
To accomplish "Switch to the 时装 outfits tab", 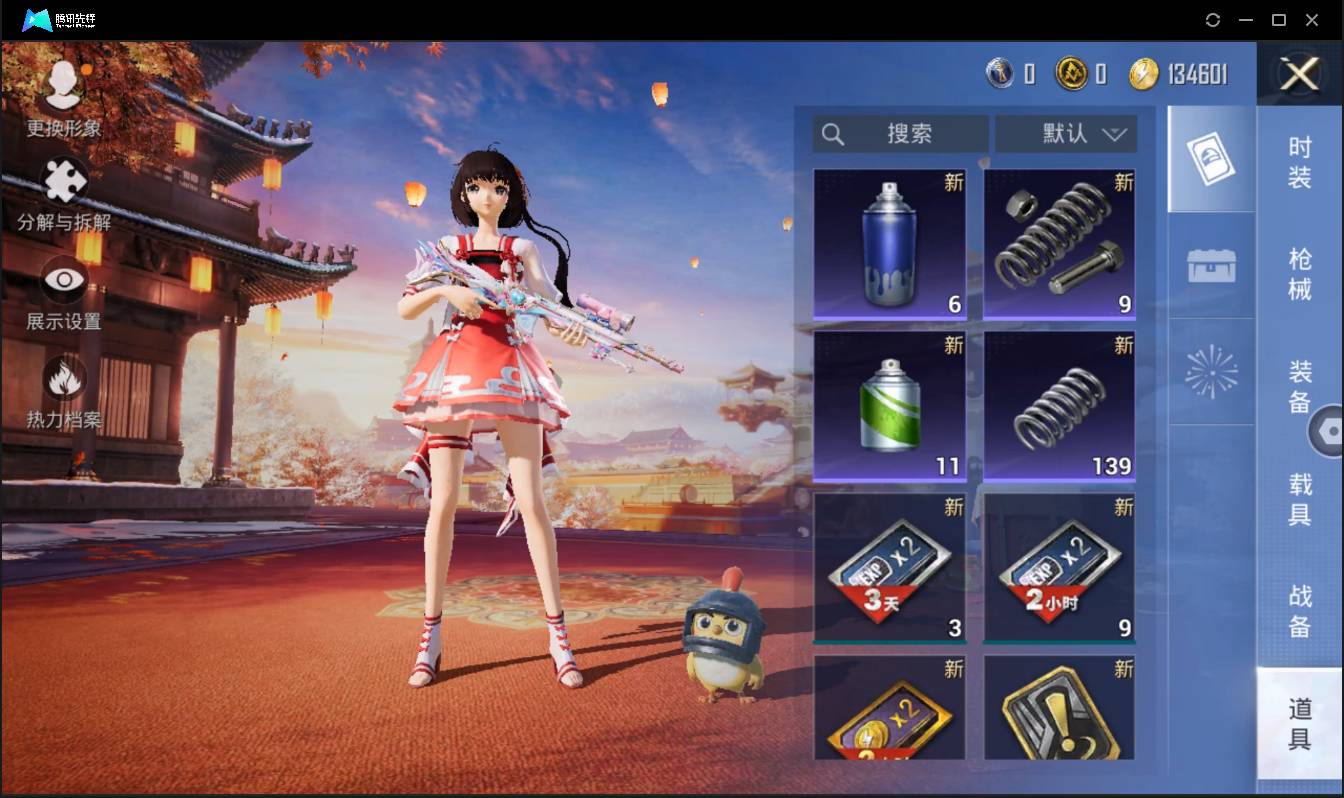I will pyautogui.click(x=1302, y=162).
